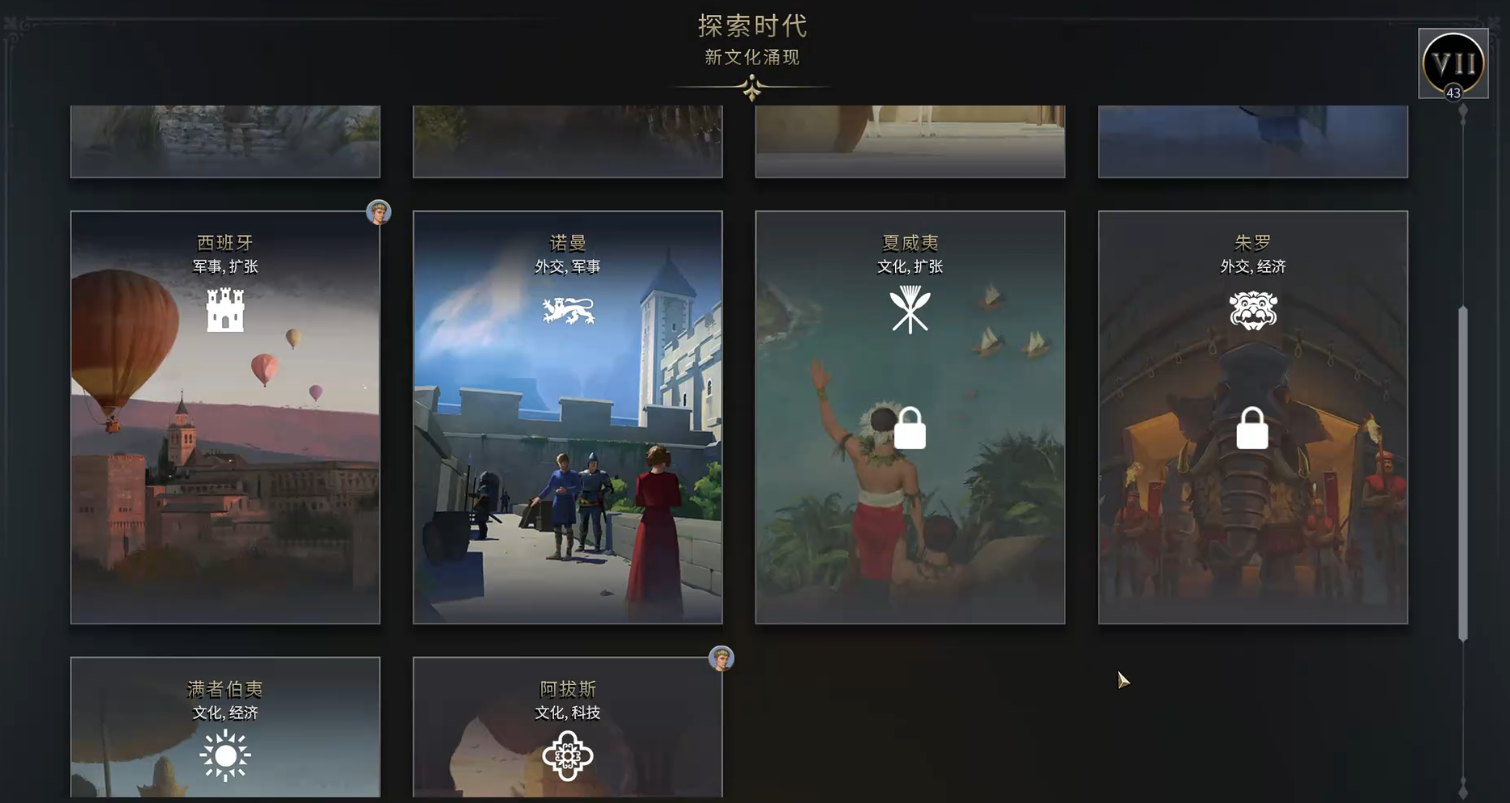
Task: Select the kahili fan icon for 夏威夷
Action: point(909,308)
